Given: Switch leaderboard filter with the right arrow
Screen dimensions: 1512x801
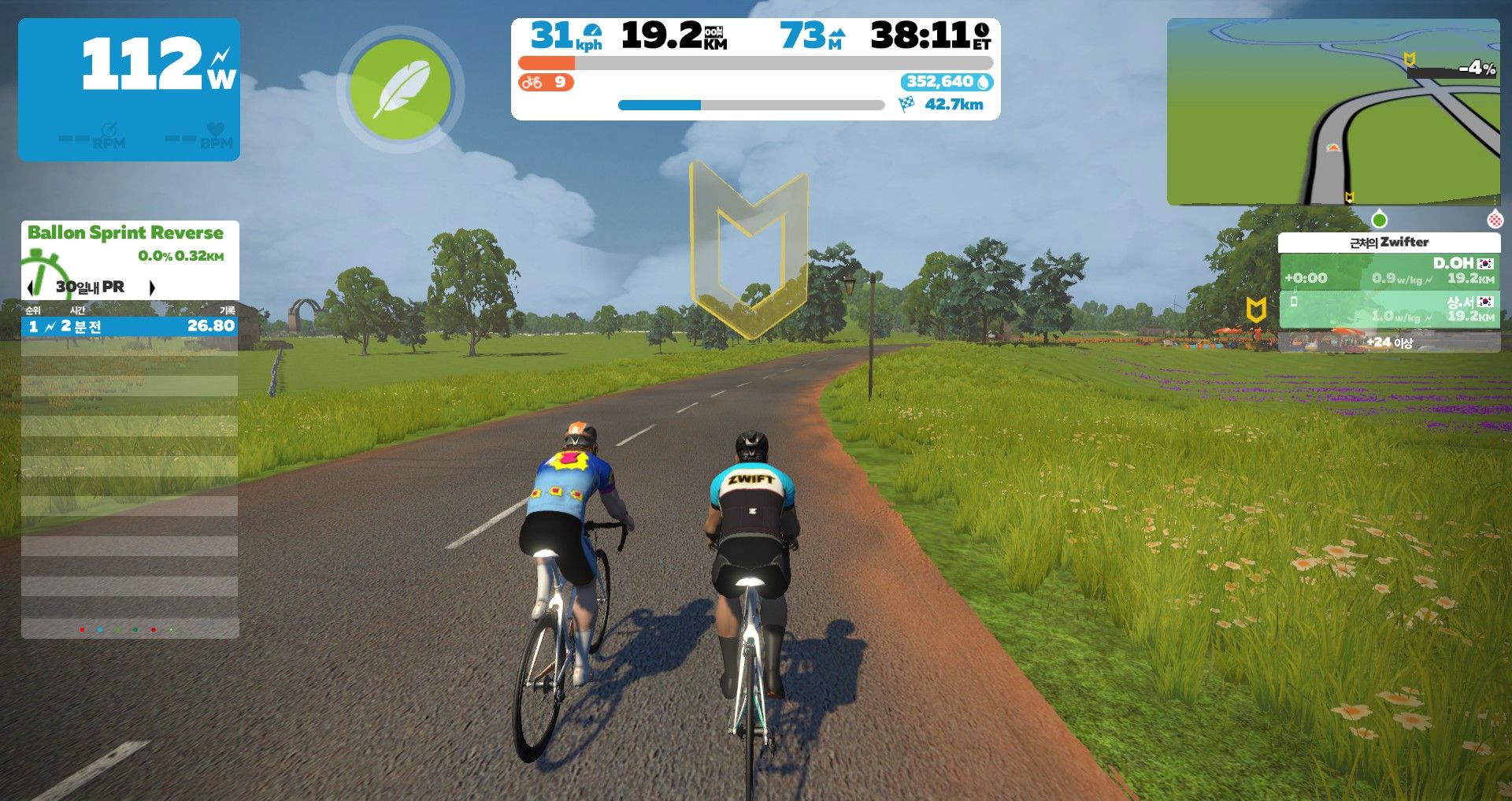Looking at the screenshot, I should [152, 287].
